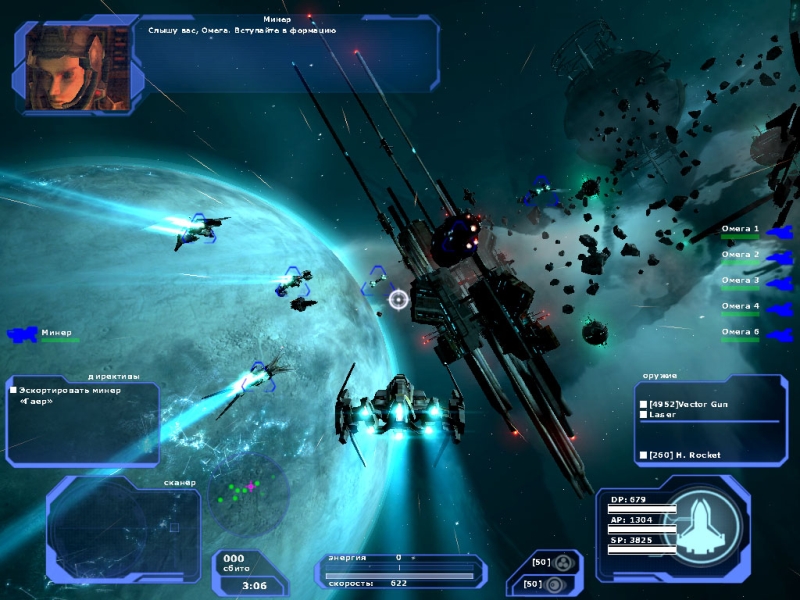
Task: Toggle the Laser weapon checkbox
Action: coord(643,416)
